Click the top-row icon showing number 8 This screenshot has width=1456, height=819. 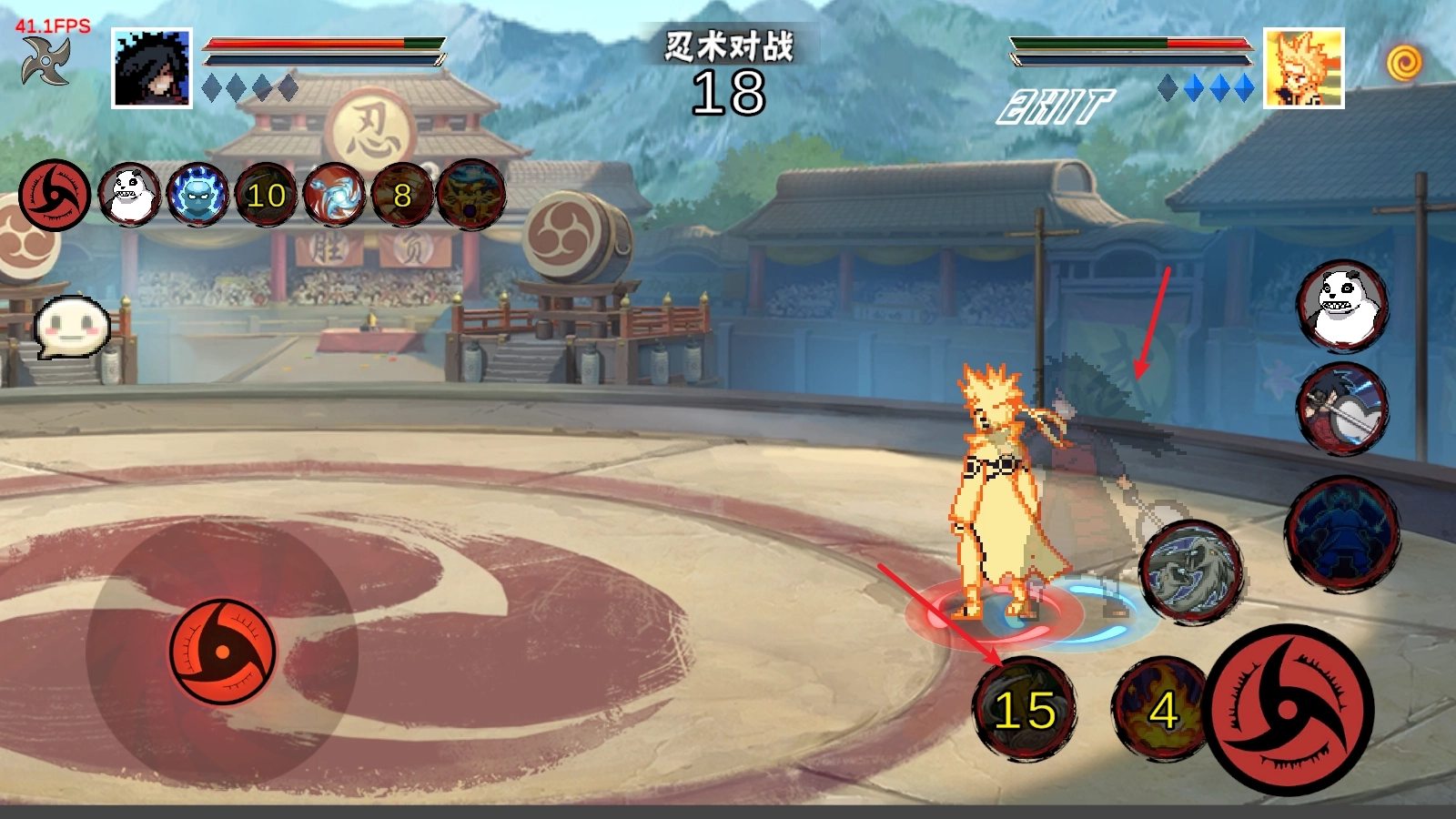point(402,195)
